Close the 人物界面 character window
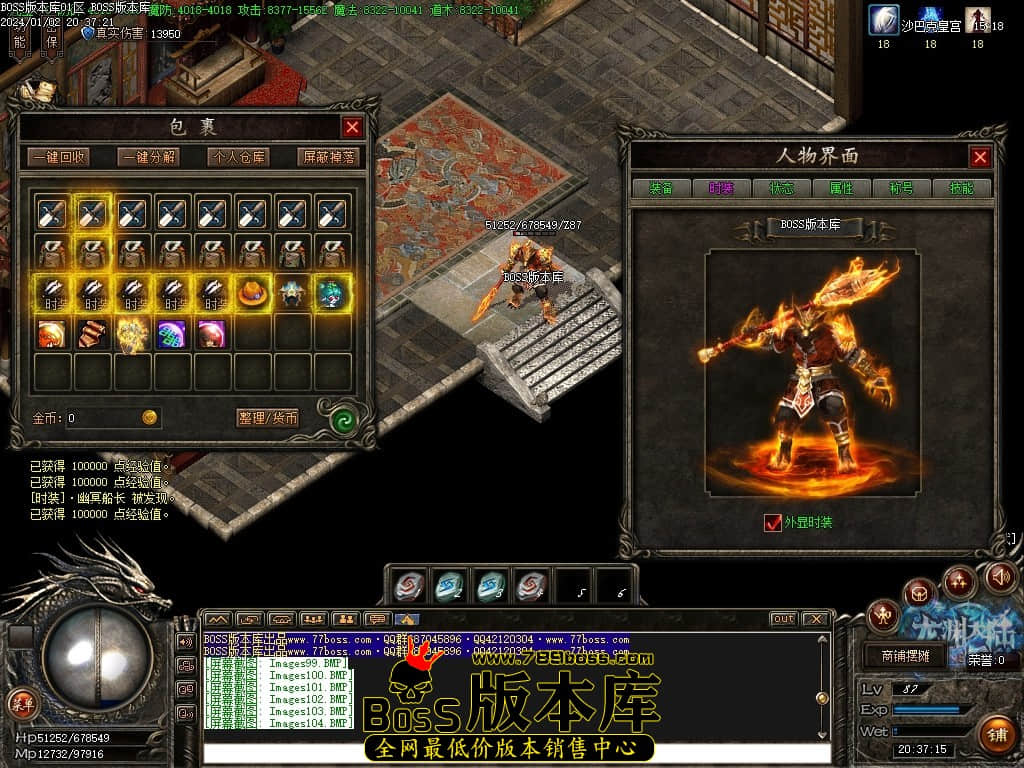The height and width of the screenshot is (768, 1024). tap(980, 156)
